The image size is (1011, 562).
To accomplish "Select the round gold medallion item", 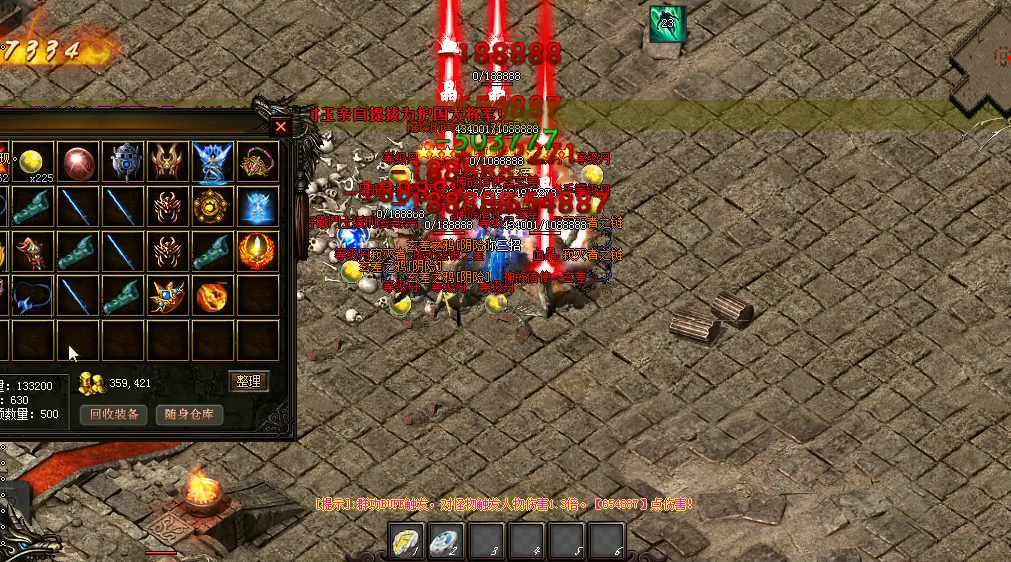I will pyautogui.click(x=212, y=207).
